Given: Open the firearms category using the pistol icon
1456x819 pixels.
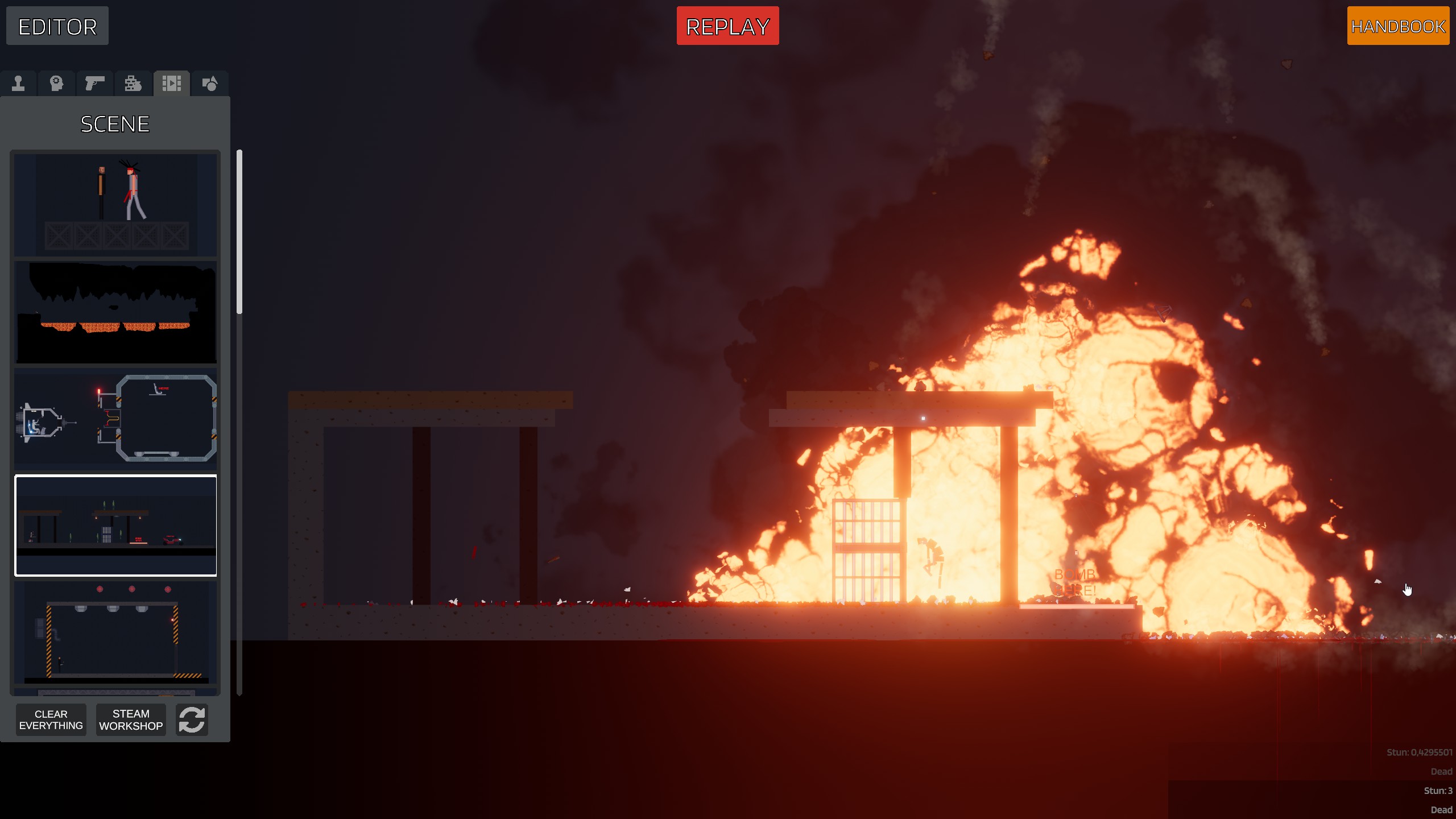Looking at the screenshot, I should pyautogui.click(x=94, y=84).
